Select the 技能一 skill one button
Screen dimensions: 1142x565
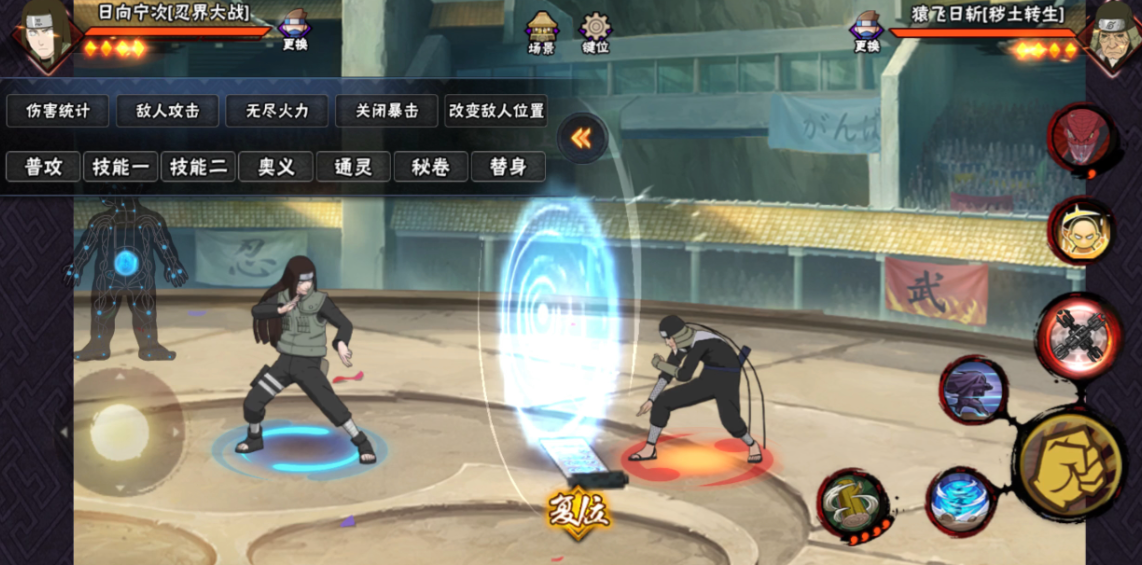(120, 167)
